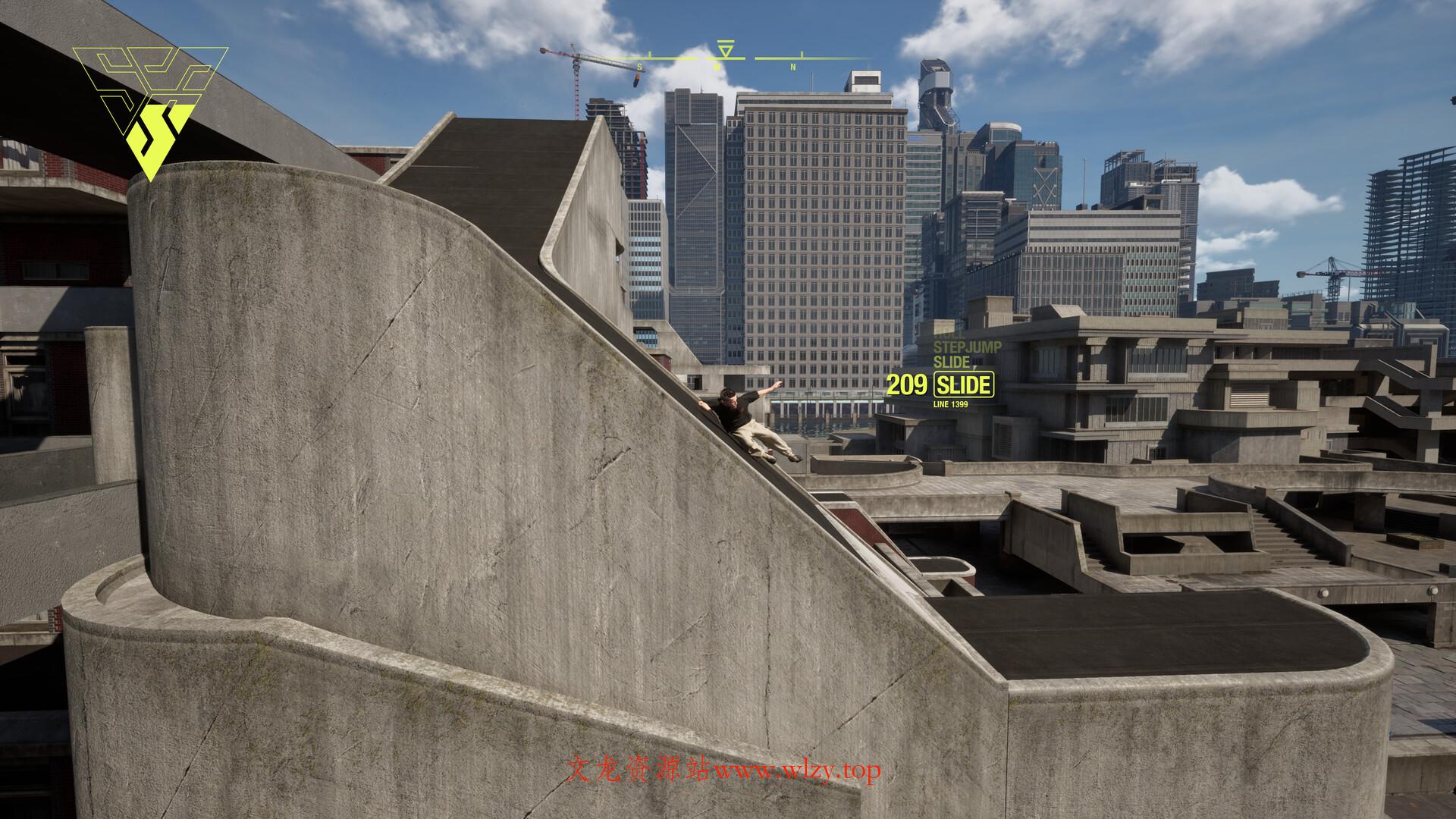The image size is (1456, 819).
Task: Toggle the faded ROLL trick label
Action: (948, 336)
